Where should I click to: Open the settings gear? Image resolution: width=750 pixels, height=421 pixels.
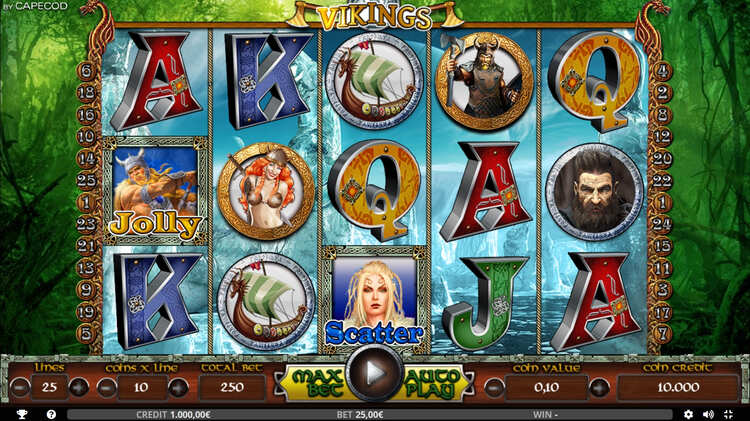pyautogui.click(x=688, y=413)
